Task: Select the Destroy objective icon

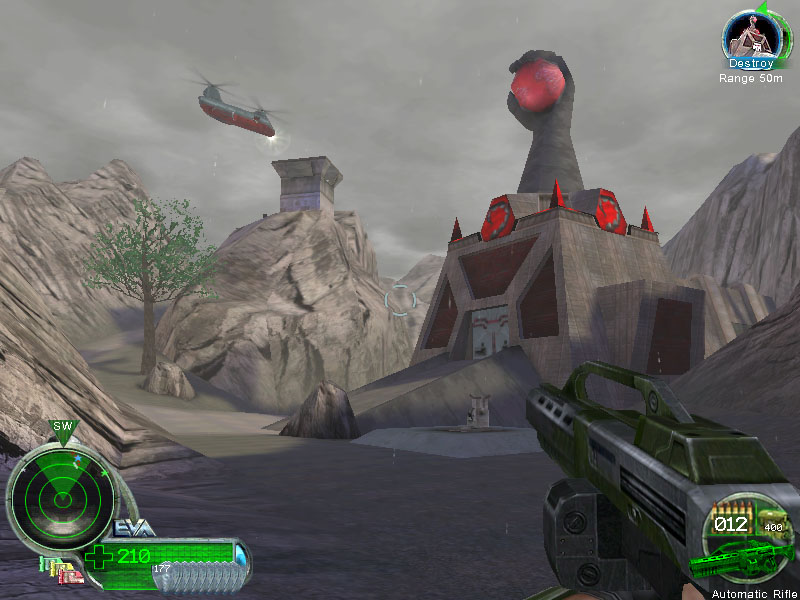Action: tap(750, 37)
